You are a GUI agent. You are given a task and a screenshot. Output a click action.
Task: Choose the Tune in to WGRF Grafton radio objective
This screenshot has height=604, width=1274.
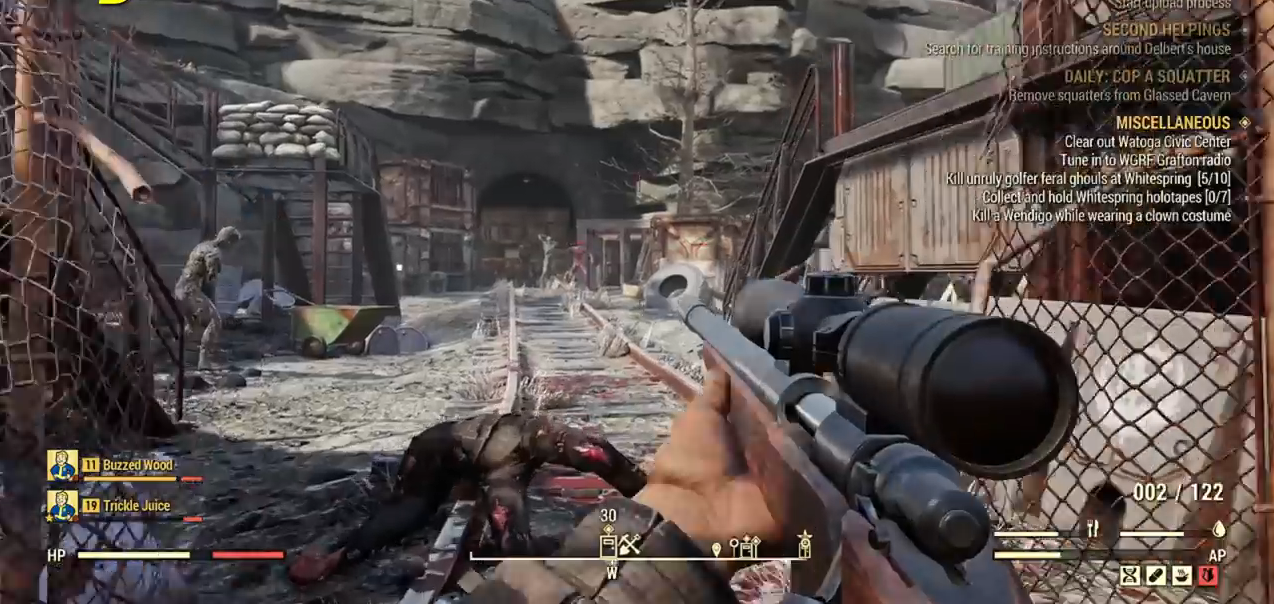point(1145,160)
